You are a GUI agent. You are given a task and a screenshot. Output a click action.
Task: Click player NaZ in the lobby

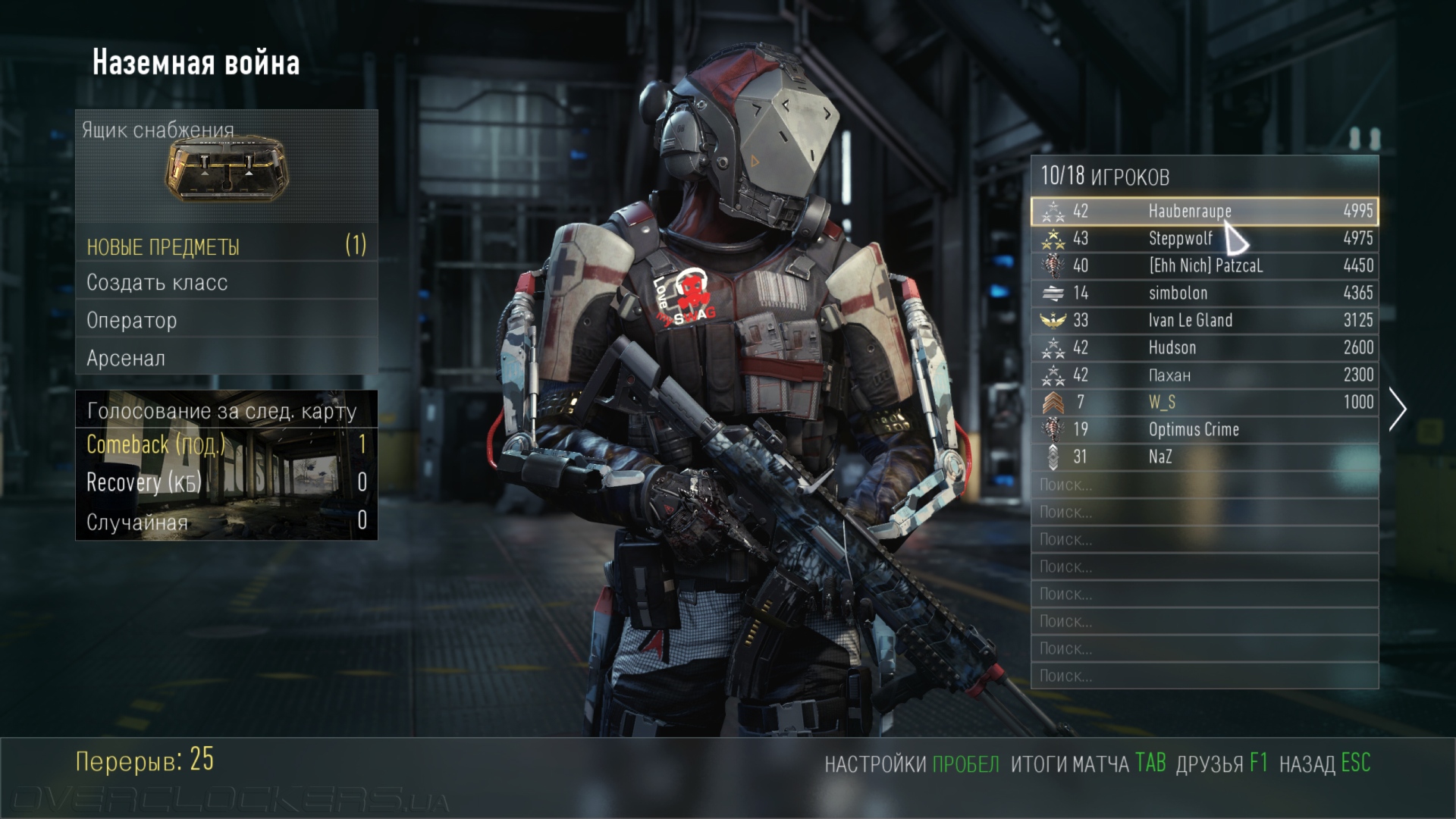(x=1204, y=457)
